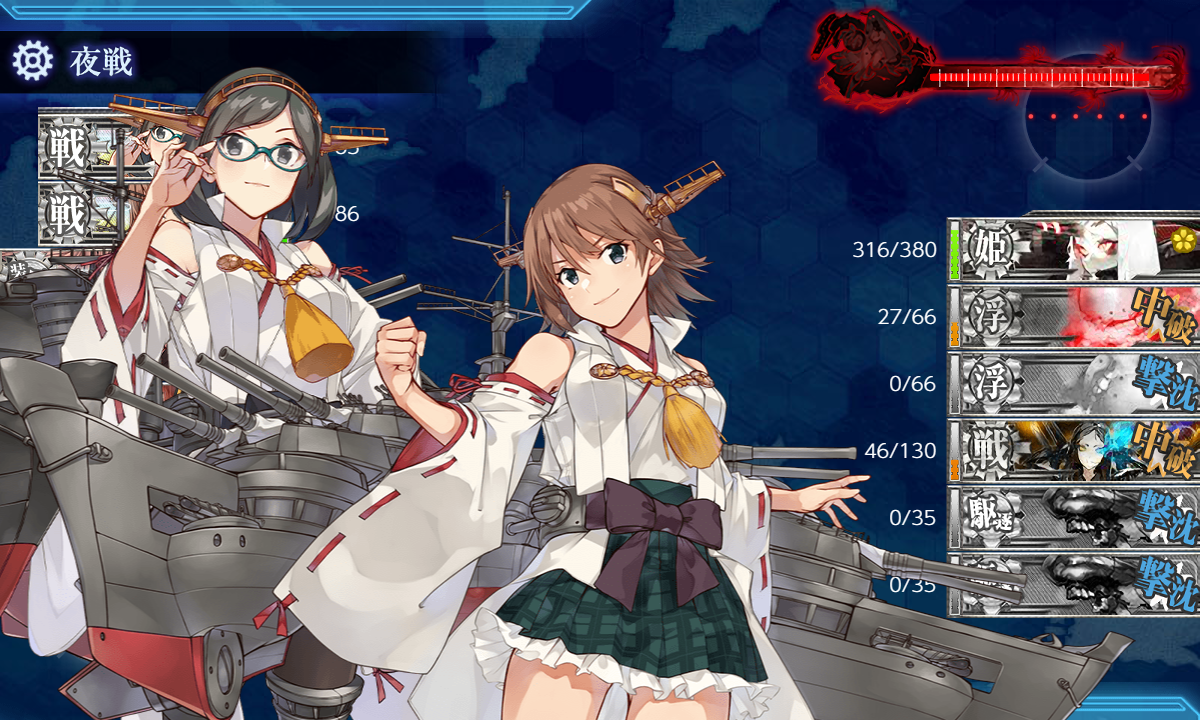Choose the damaged 浮 enemy banner at 27/66
The width and height of the screenshot is (1200, 720).
(1075, 317)
